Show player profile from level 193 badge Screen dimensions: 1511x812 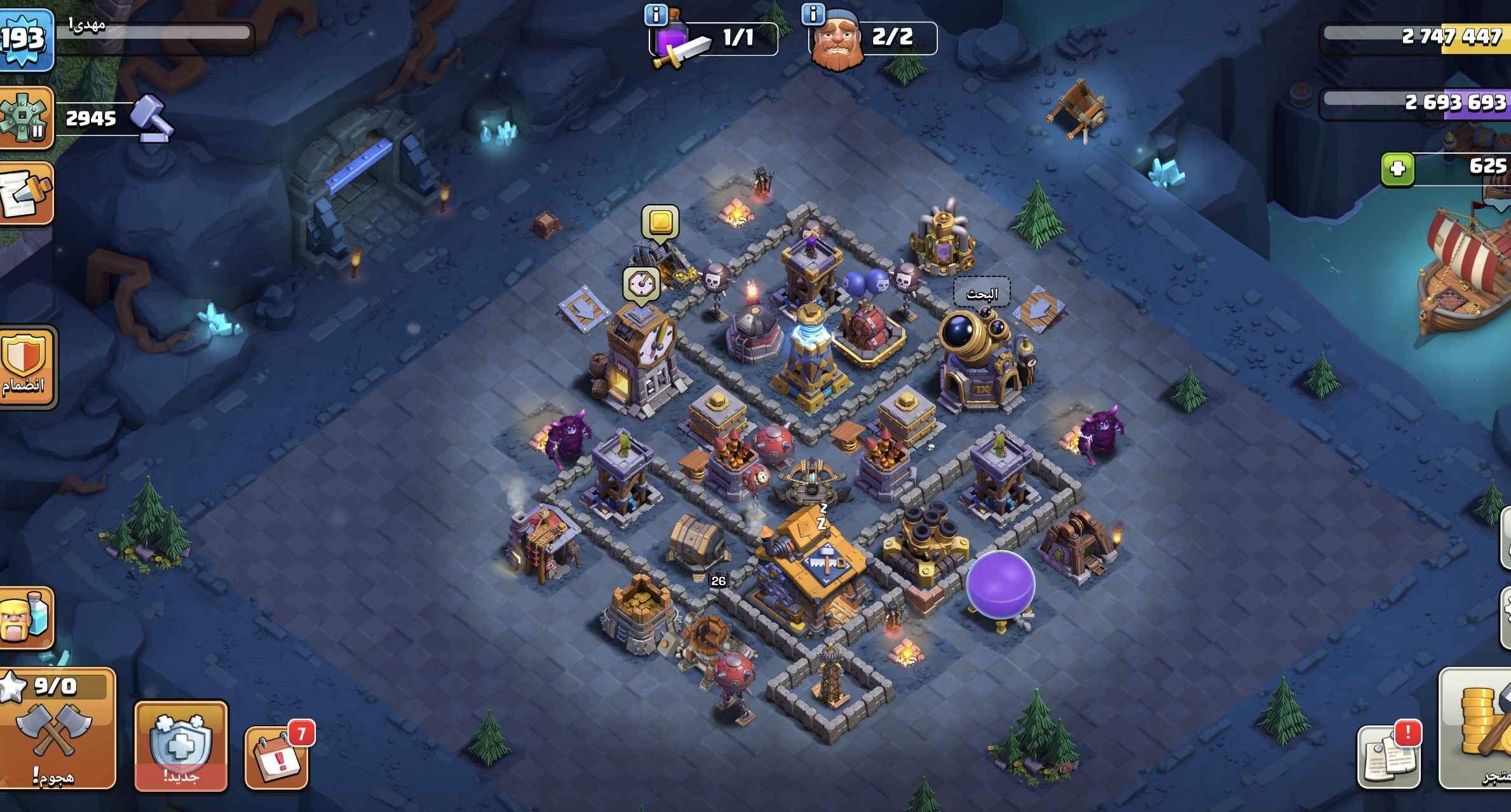24,38
